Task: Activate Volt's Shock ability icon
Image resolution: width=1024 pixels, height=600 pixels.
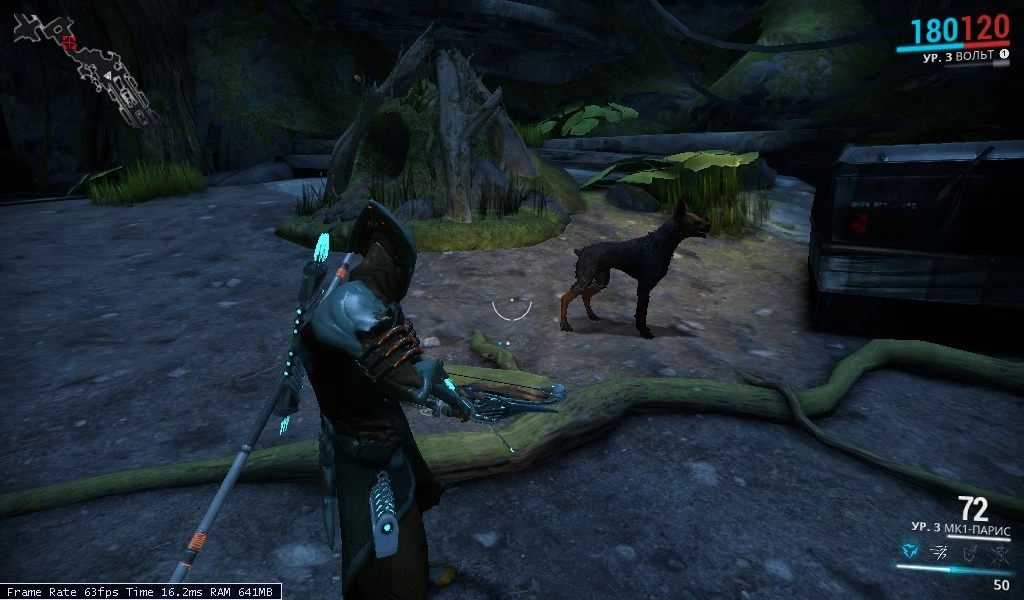Action: (909, 550)
